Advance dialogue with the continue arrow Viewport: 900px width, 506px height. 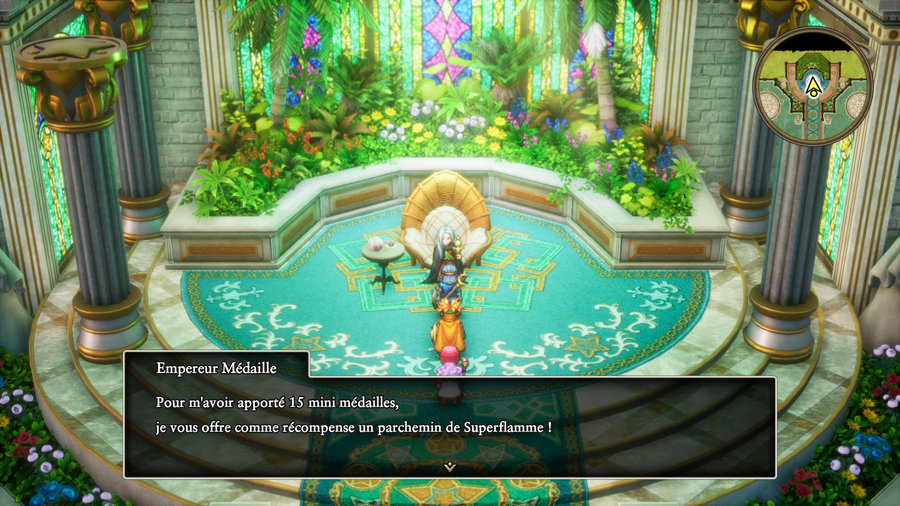(450, 465)
